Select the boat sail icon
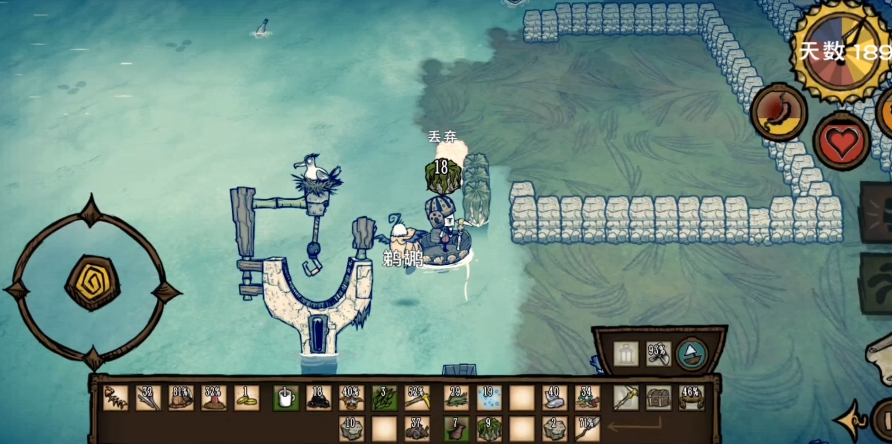 (691, 353)
